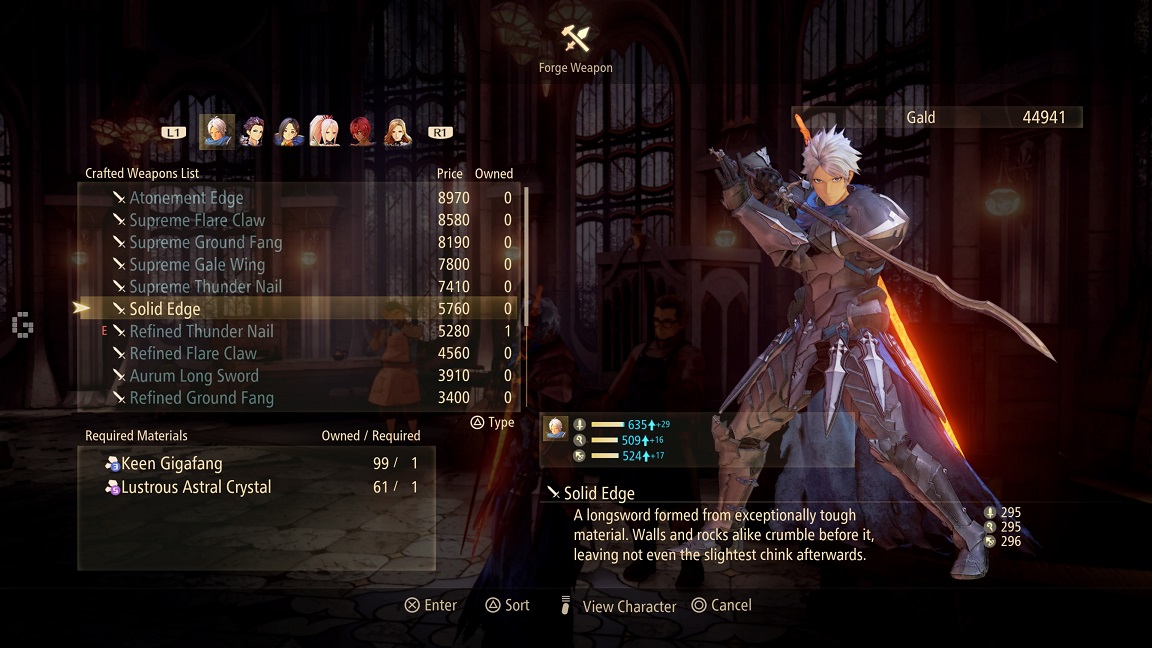This screenshot has width=1152, height=648.
Task: Choose the pink-haired woman's portrait tab
Action: point(324,131)
